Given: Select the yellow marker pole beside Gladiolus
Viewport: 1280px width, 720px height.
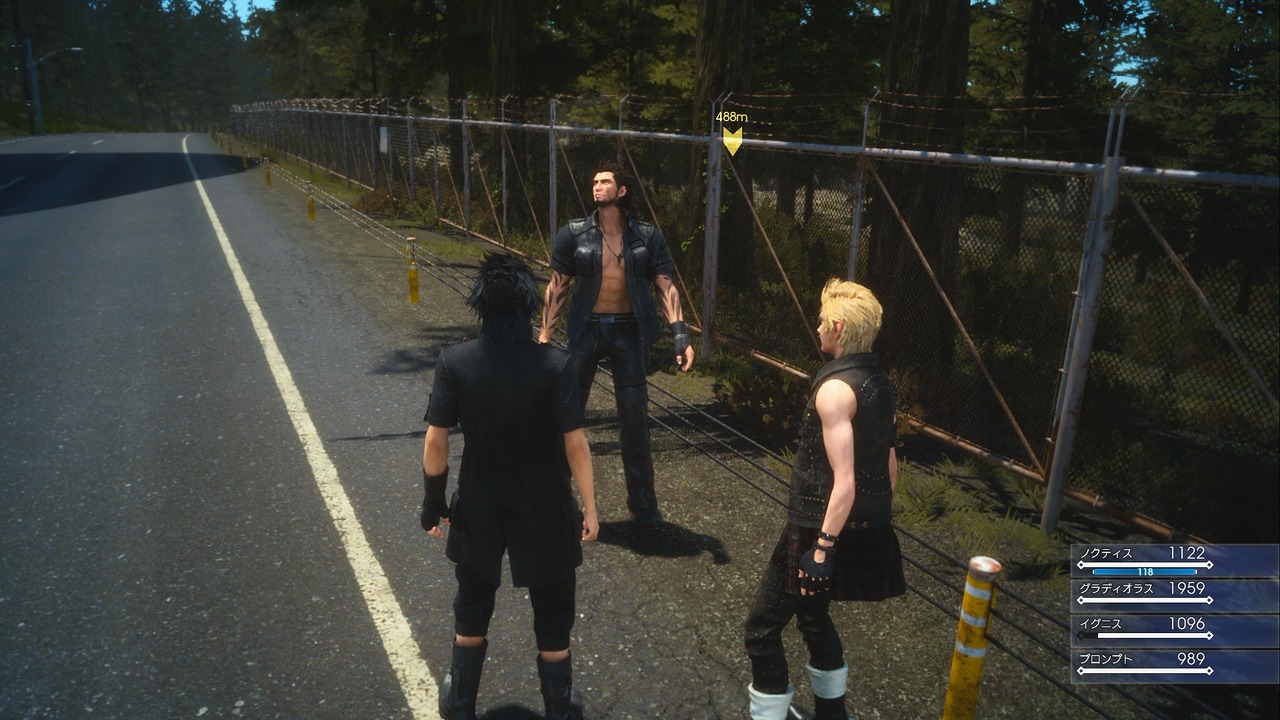Looking at the screenshot, I should tap(410, 270).
